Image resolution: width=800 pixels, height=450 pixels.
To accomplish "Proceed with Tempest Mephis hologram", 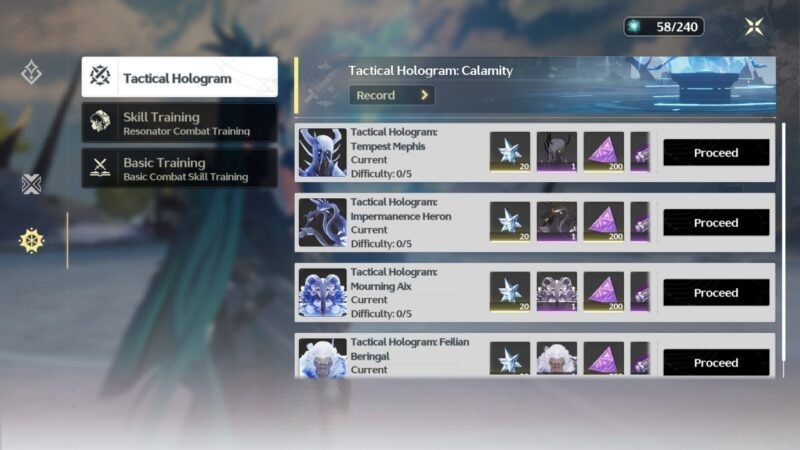I will [x=716, y=153].
